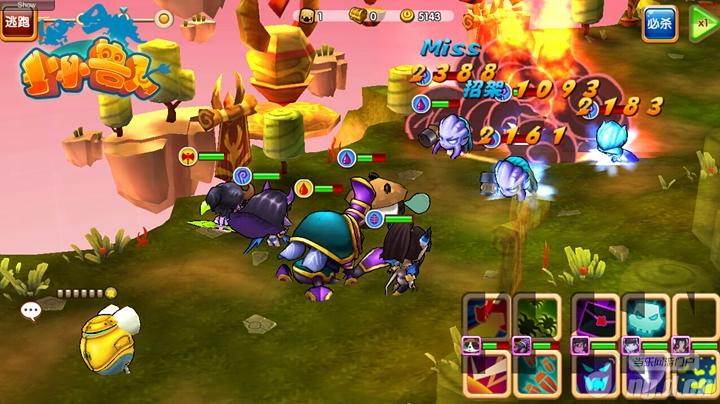Viewport: 720px width, 404px height.
Task: Cast the purple fanged monster skill
Action: click(595, 378)
